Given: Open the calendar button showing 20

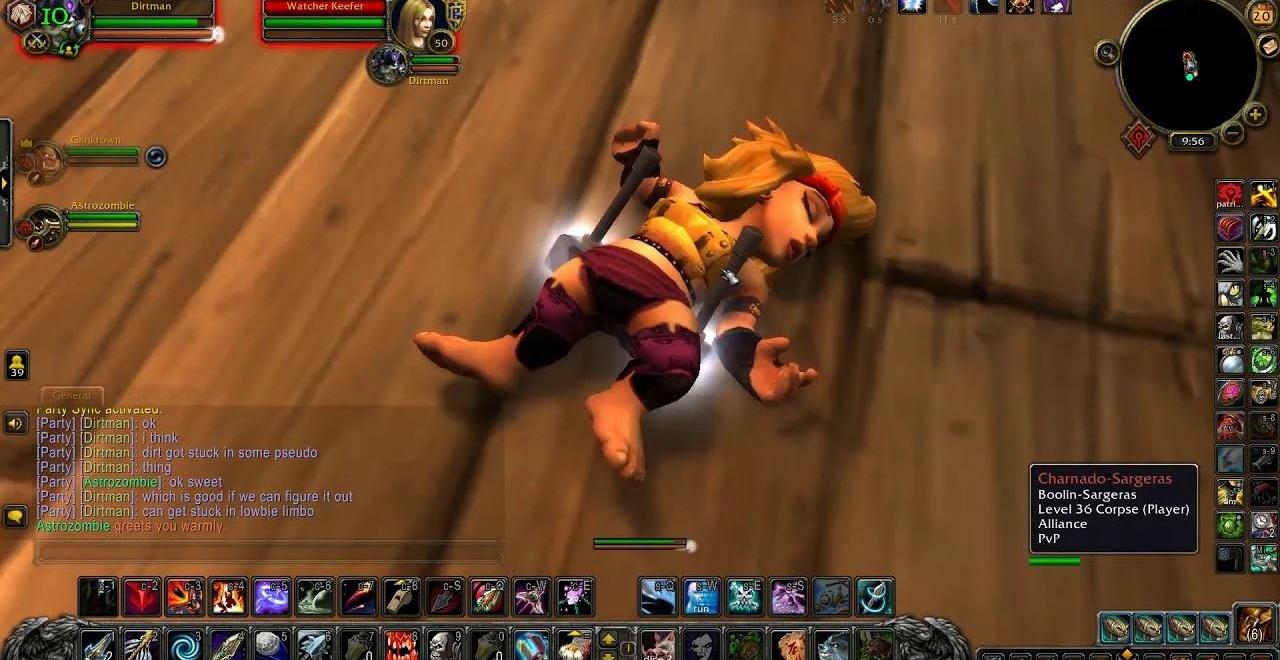Looking at the screenshot, I should (1262, 16).
